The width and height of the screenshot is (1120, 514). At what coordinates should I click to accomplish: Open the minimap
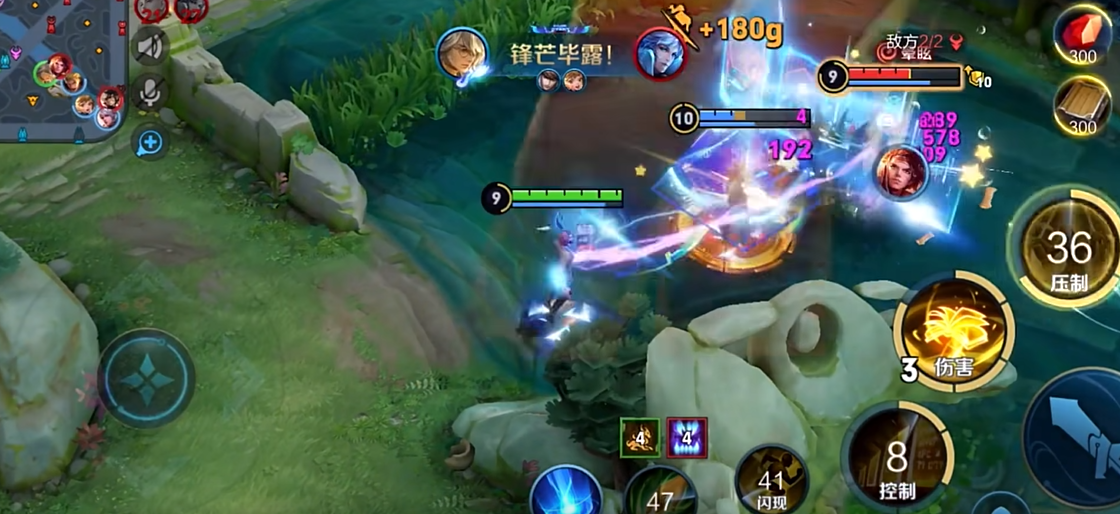coord(60,68)
